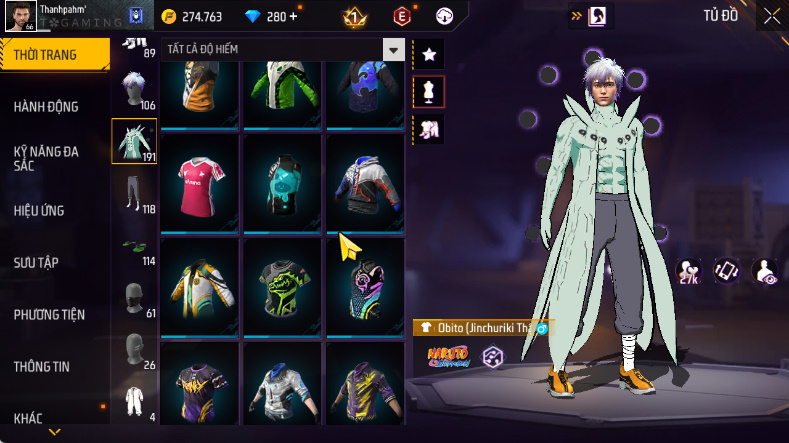Open the cloud download icon
Viewport: 789px width, 443px height.
click(446, 16)
